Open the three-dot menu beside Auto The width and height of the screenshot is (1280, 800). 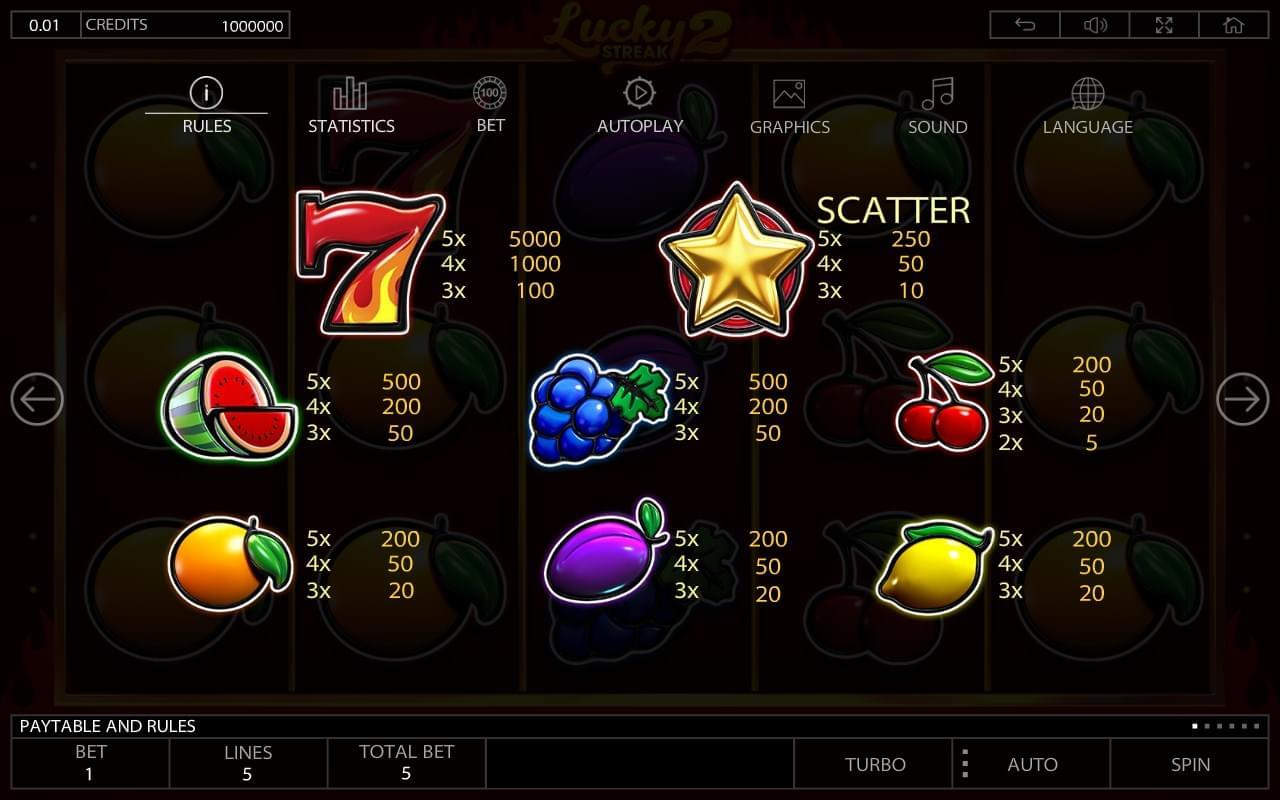[965, 764]
